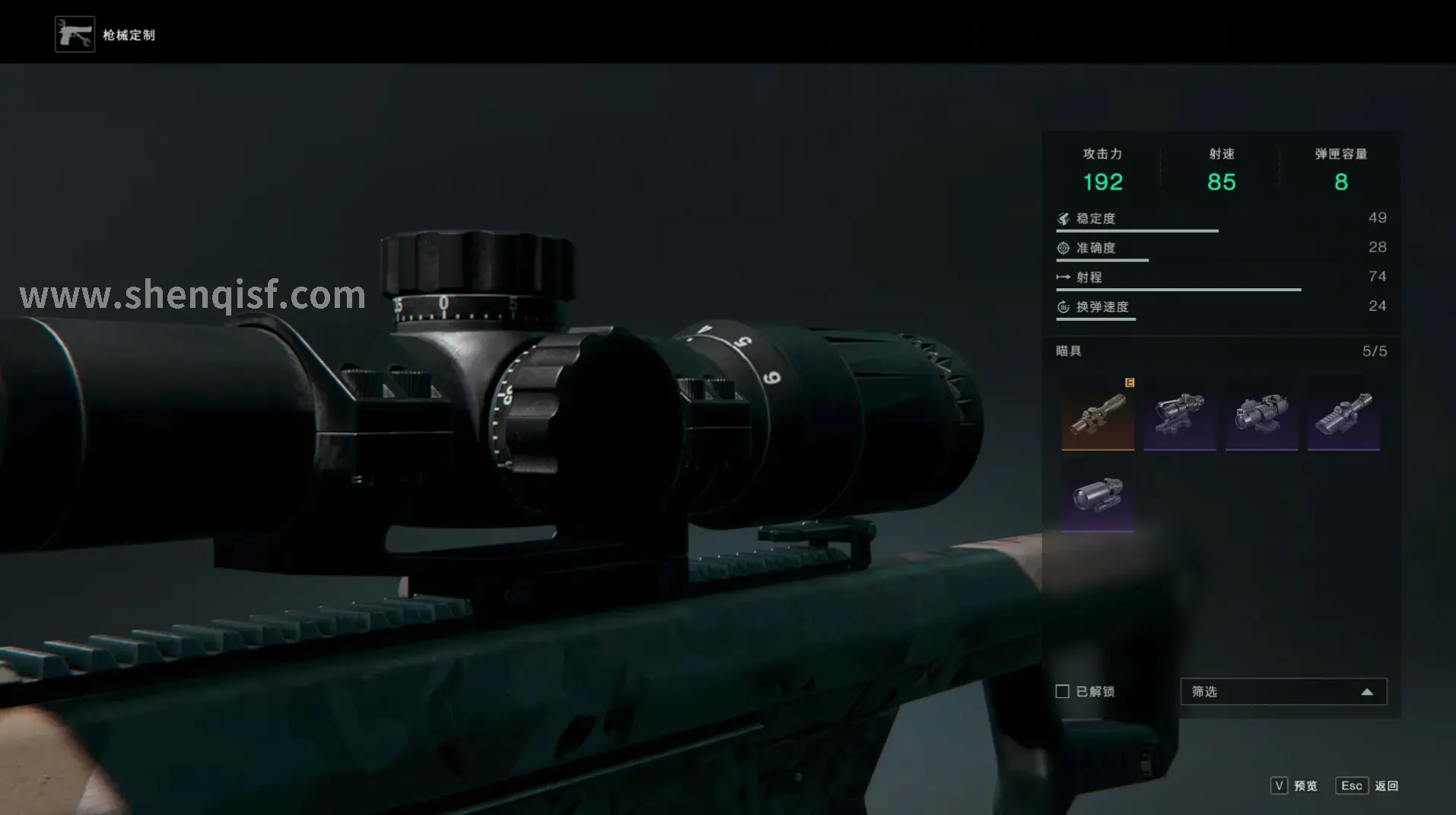Toggle the 已解锁 unlocked-only checkbox
1456x815 pixels.
1063,691
